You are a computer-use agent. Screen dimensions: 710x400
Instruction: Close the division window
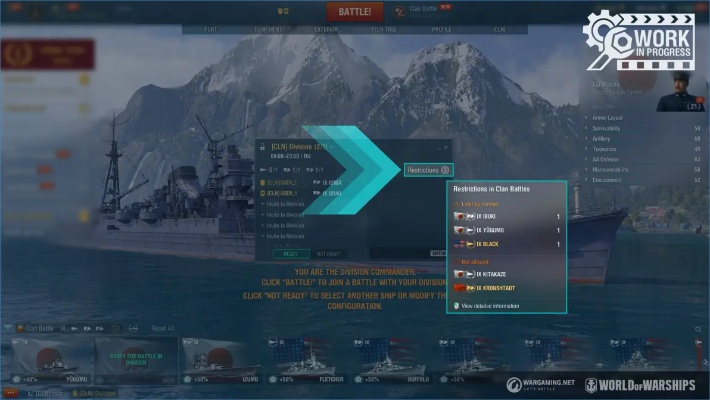446,147
